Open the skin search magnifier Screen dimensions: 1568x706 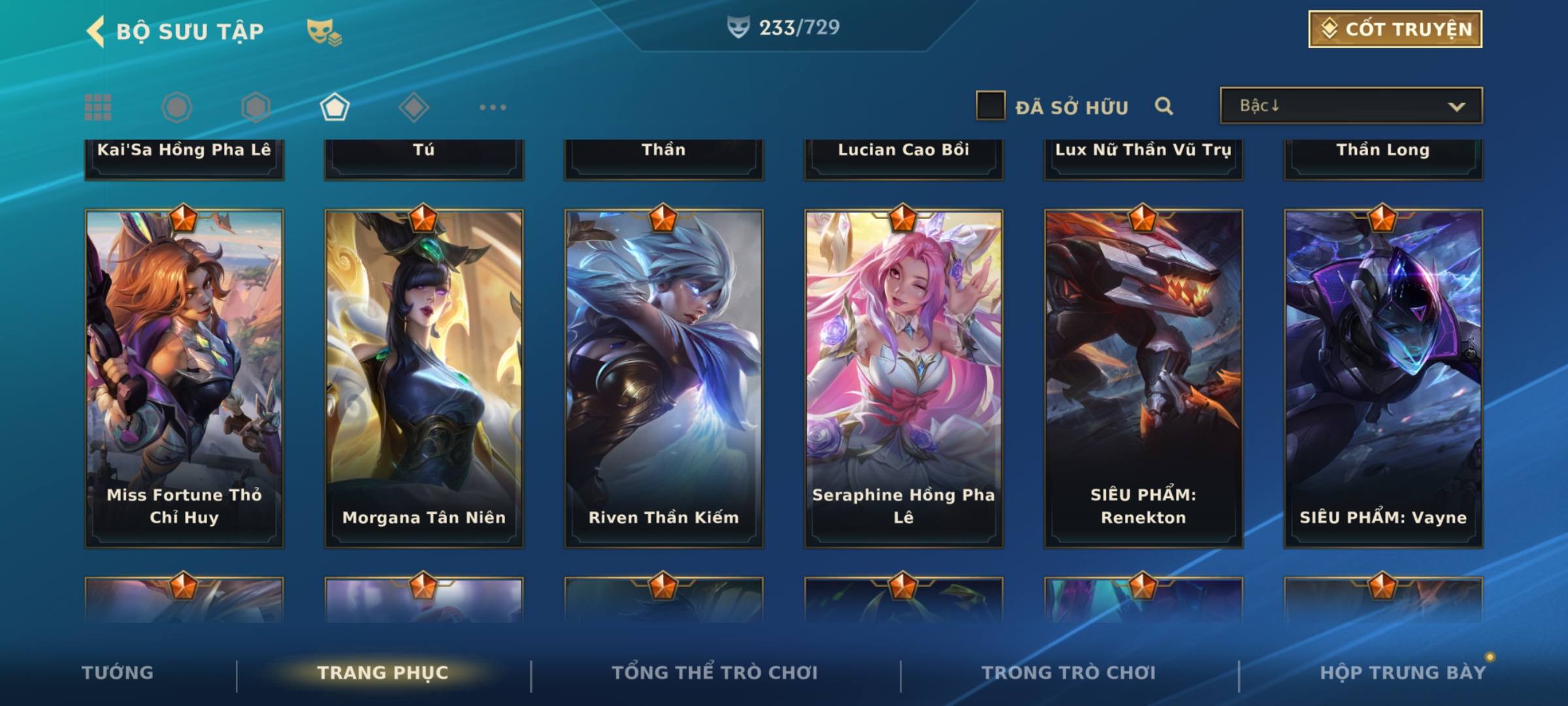point(1164,106)
